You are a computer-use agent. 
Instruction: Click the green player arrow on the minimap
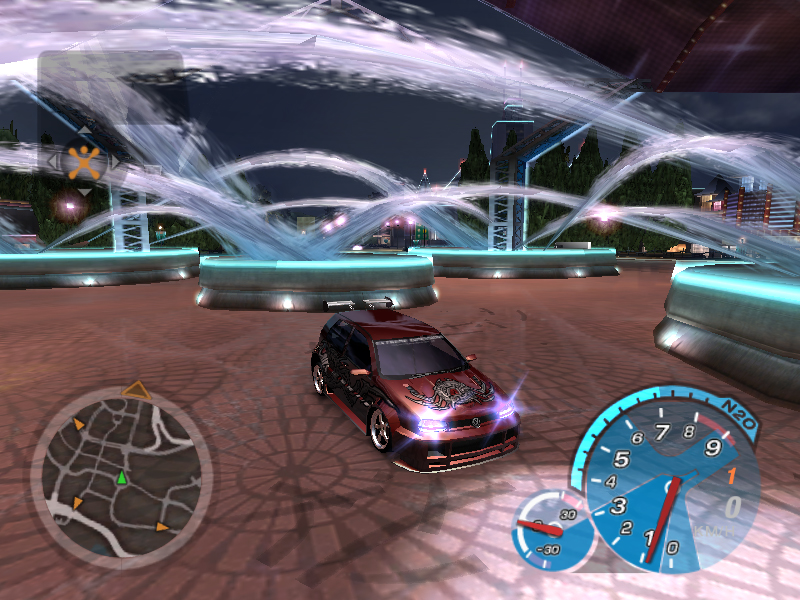(122, 478)
